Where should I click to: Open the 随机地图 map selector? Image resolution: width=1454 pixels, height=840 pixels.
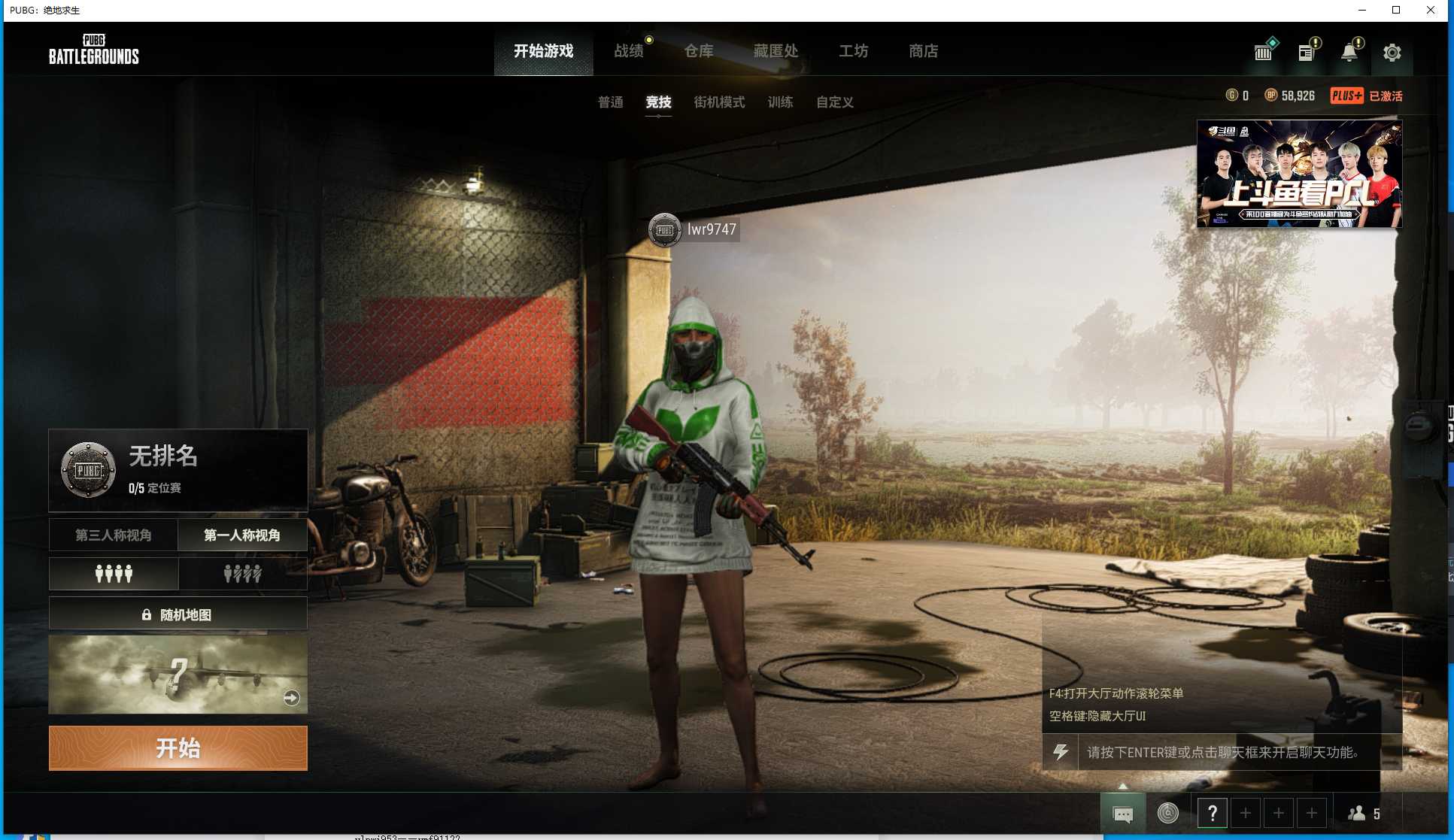178,614
